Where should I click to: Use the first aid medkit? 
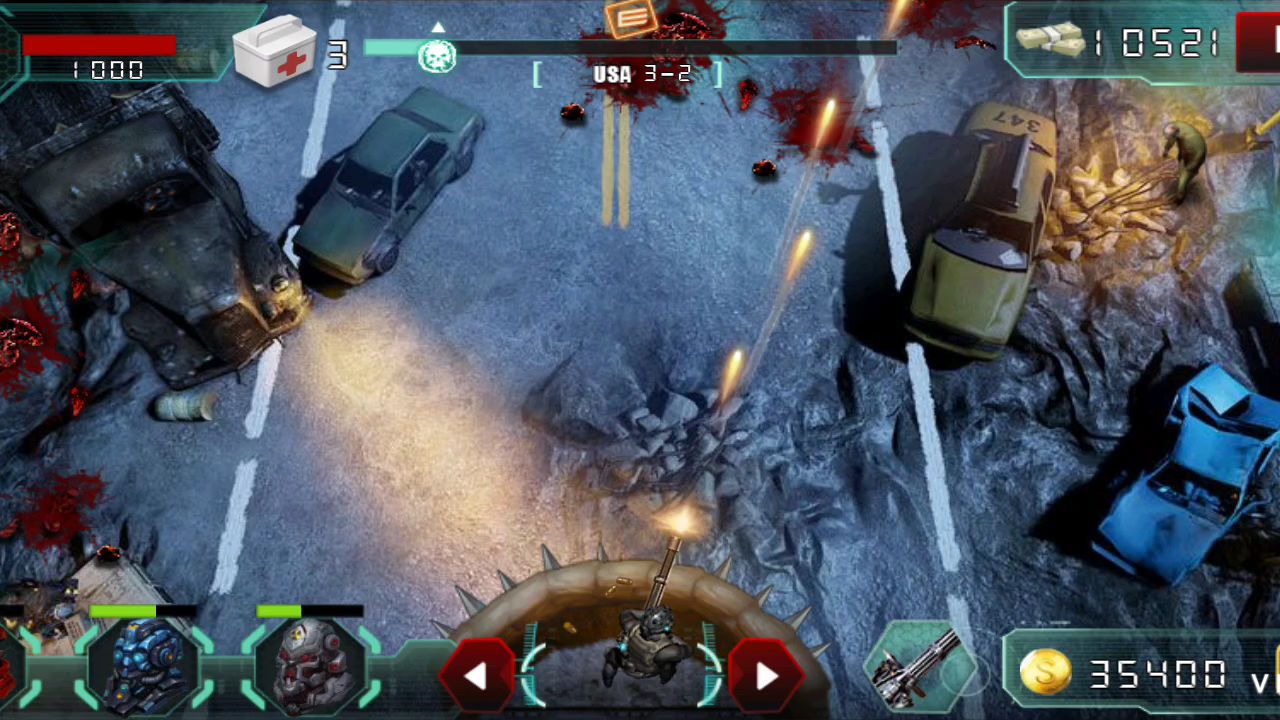[x=275, y=50]
